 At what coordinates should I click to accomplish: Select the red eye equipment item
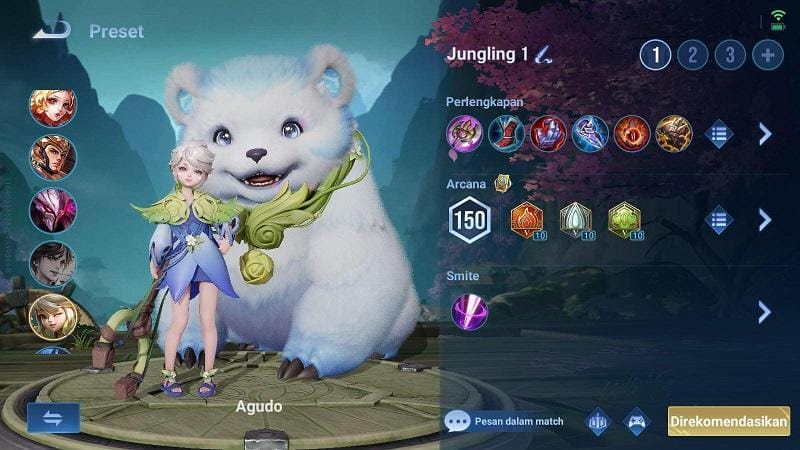click(x=632, y=133)
